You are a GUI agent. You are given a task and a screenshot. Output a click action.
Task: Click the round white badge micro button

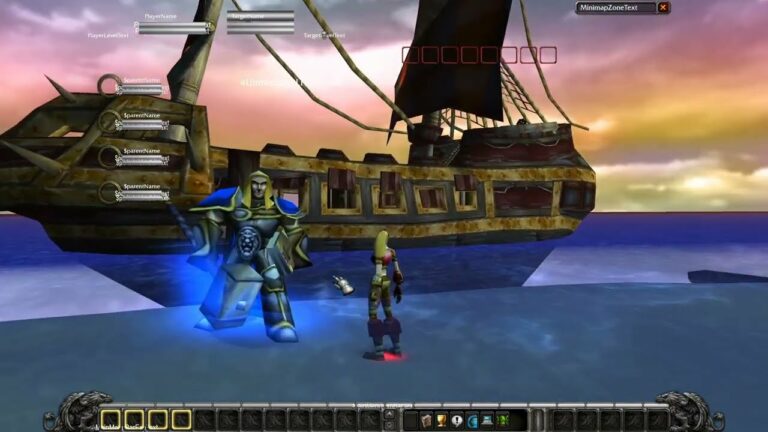457,420
